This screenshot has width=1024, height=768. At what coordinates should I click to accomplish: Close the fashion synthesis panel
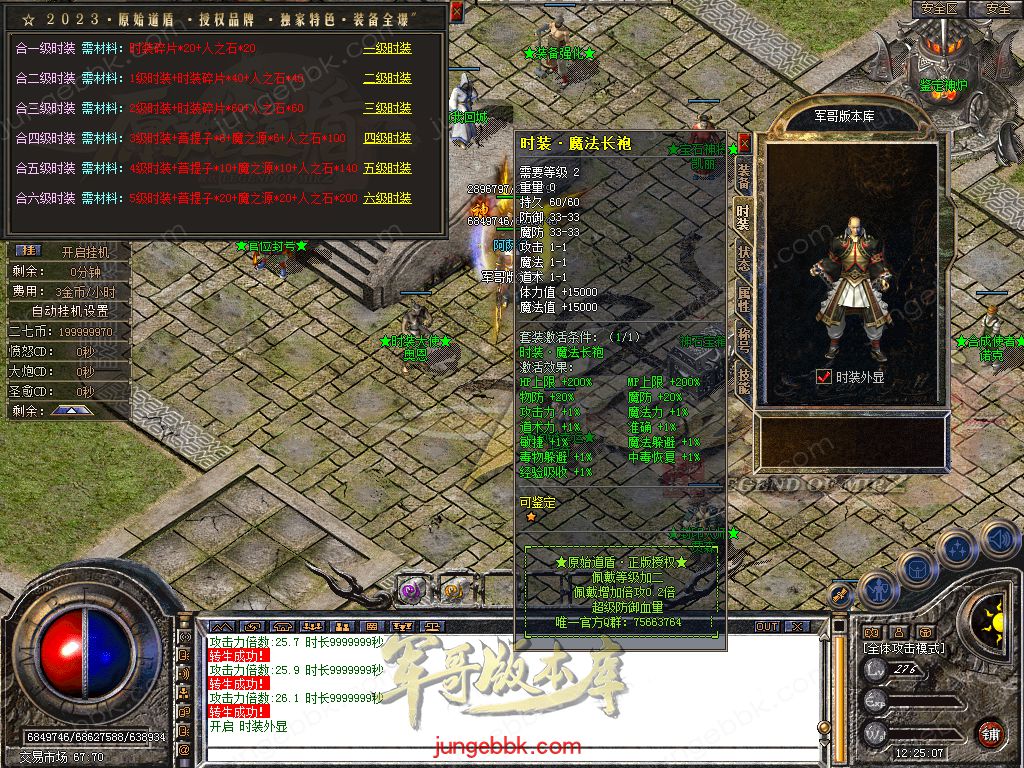(457, 11)
